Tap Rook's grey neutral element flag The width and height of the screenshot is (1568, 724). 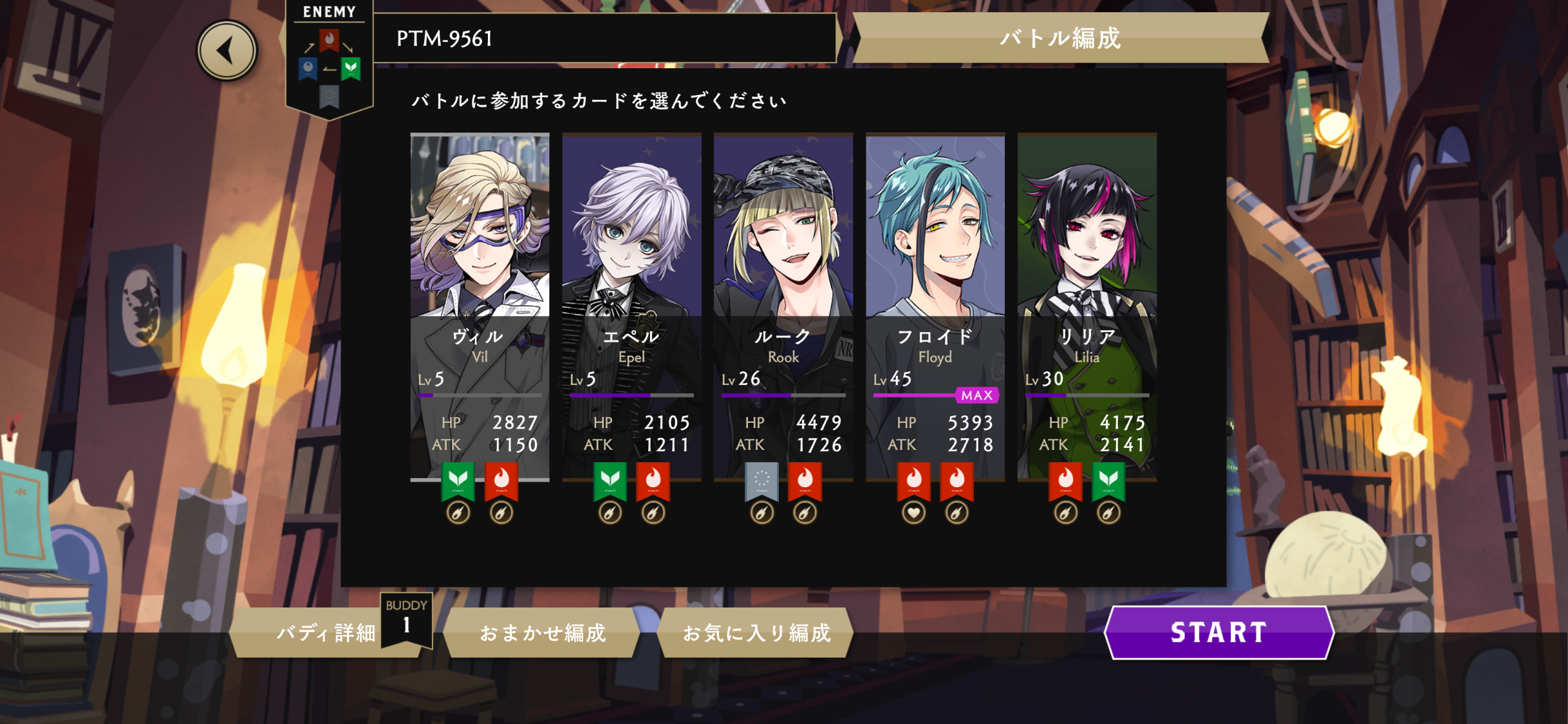(x=761, y=479)
